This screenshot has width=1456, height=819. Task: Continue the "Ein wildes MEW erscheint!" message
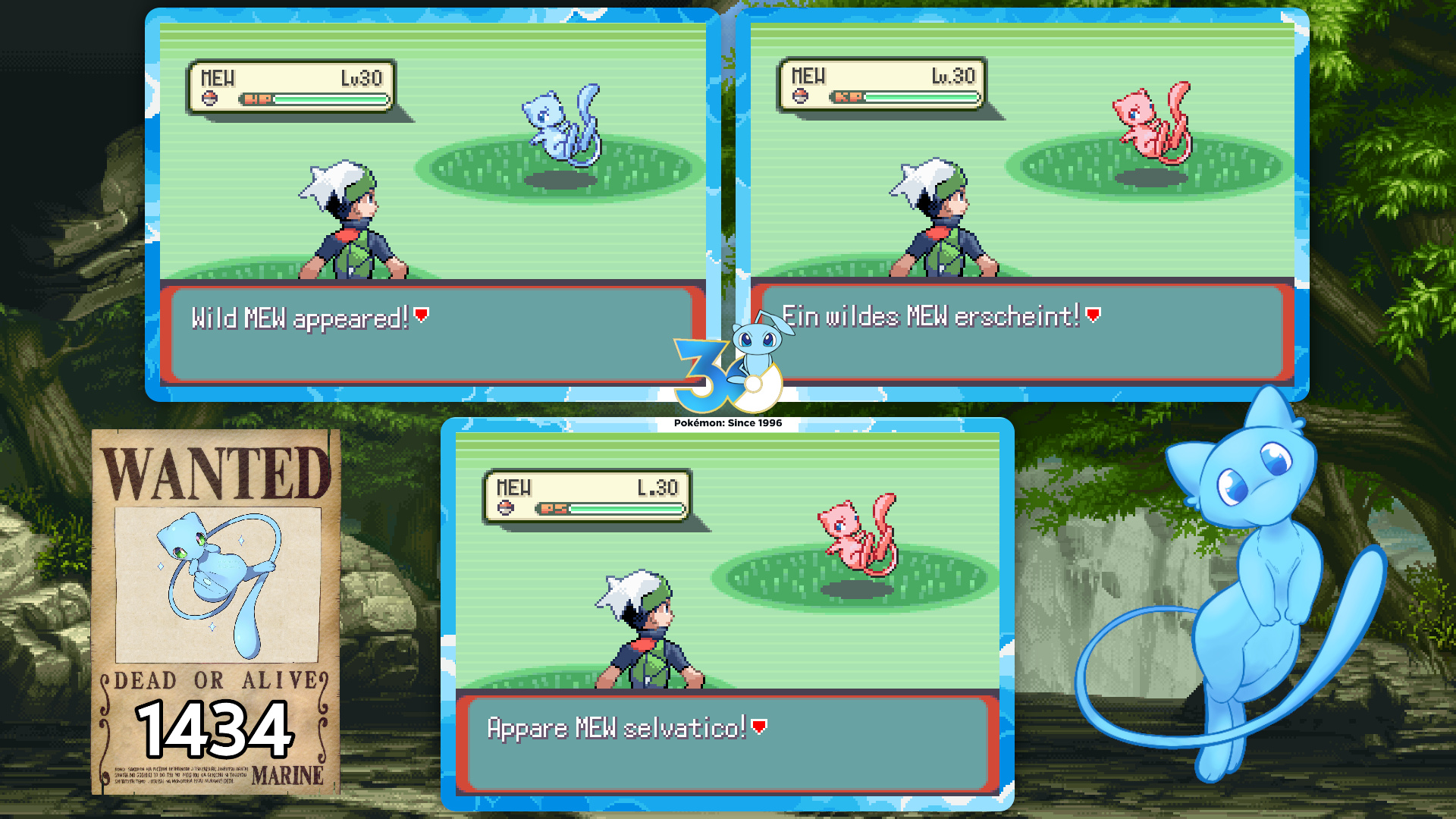[1093, 315]
